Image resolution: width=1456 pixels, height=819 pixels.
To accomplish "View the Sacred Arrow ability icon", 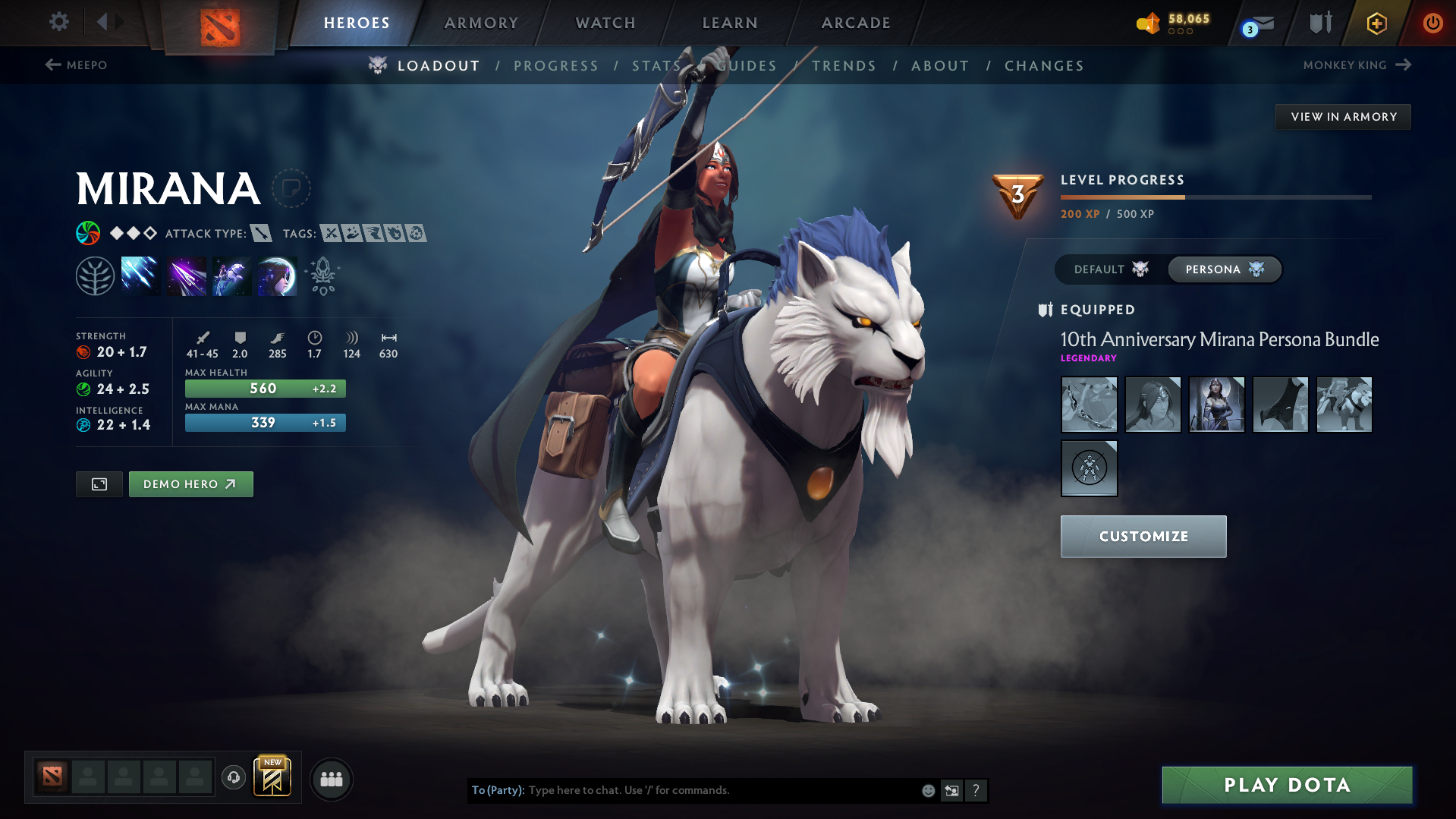I will pos(186,275).
